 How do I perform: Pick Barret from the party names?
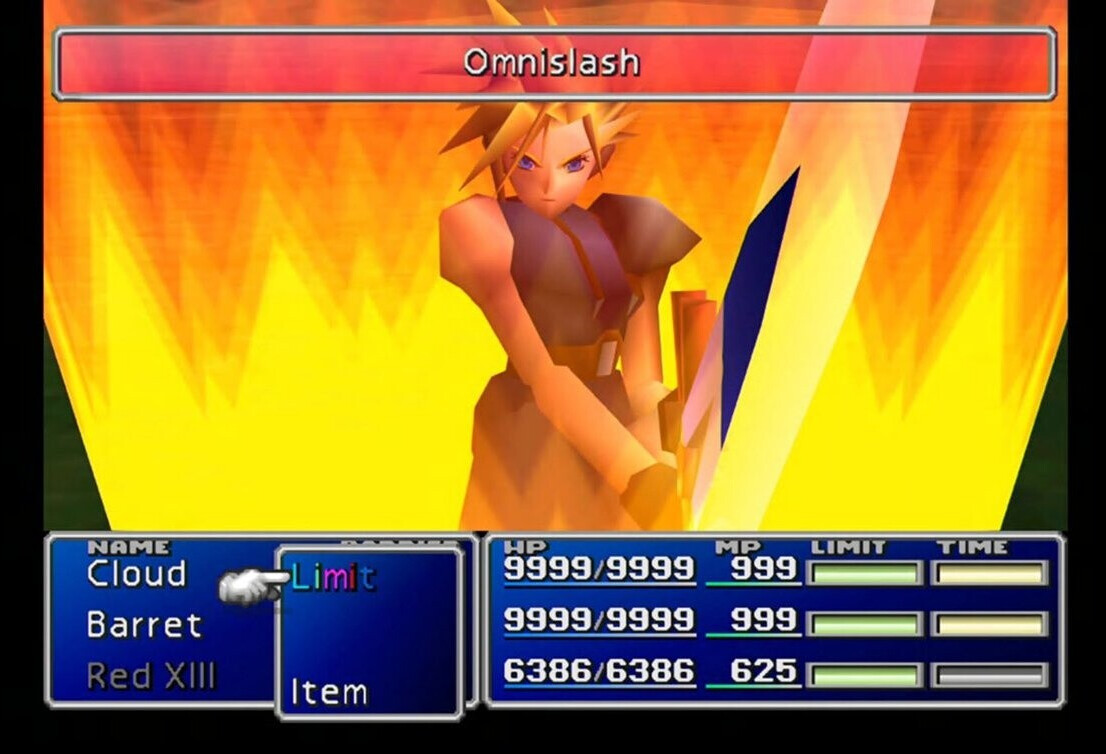144,625
